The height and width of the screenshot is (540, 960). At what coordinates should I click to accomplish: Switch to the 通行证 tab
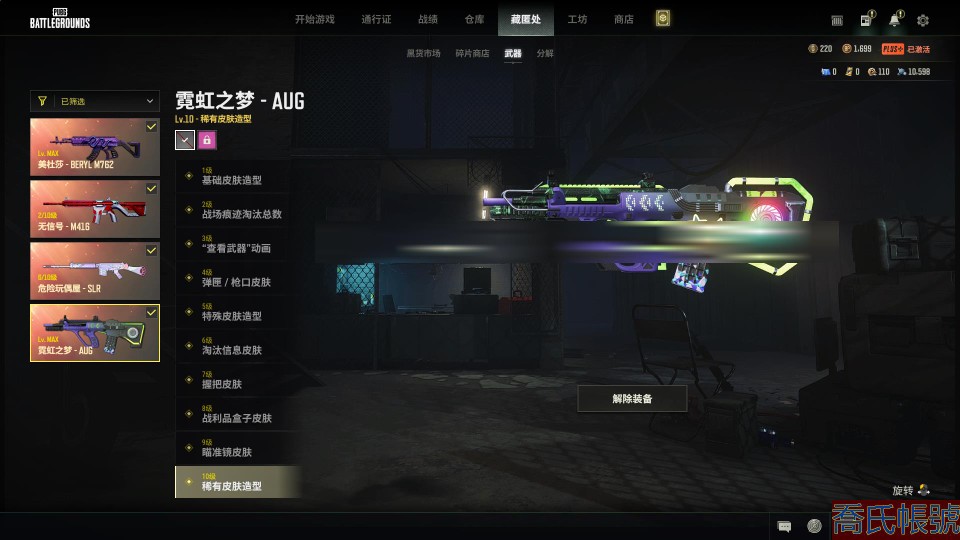(376, 19)
